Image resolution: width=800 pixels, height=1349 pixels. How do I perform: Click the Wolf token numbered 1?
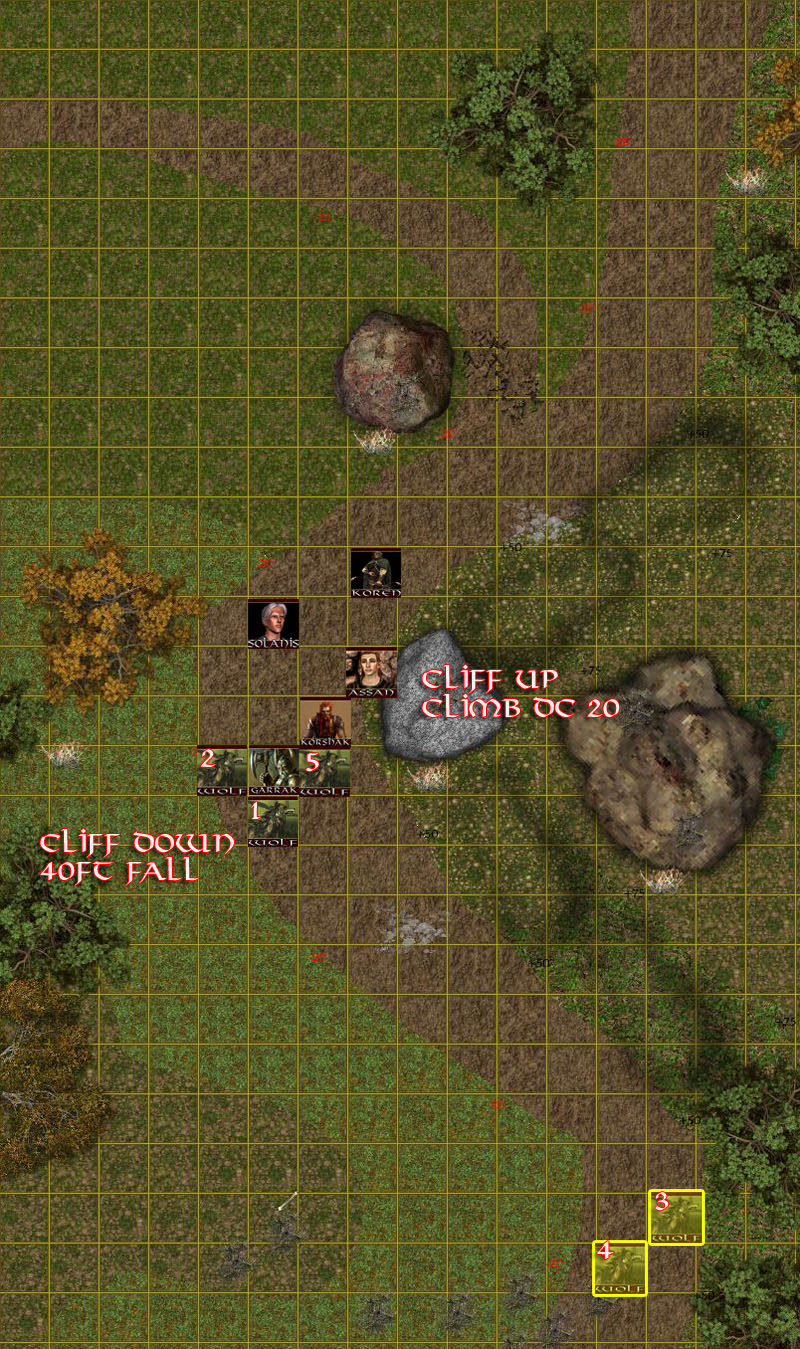(273, 822)
